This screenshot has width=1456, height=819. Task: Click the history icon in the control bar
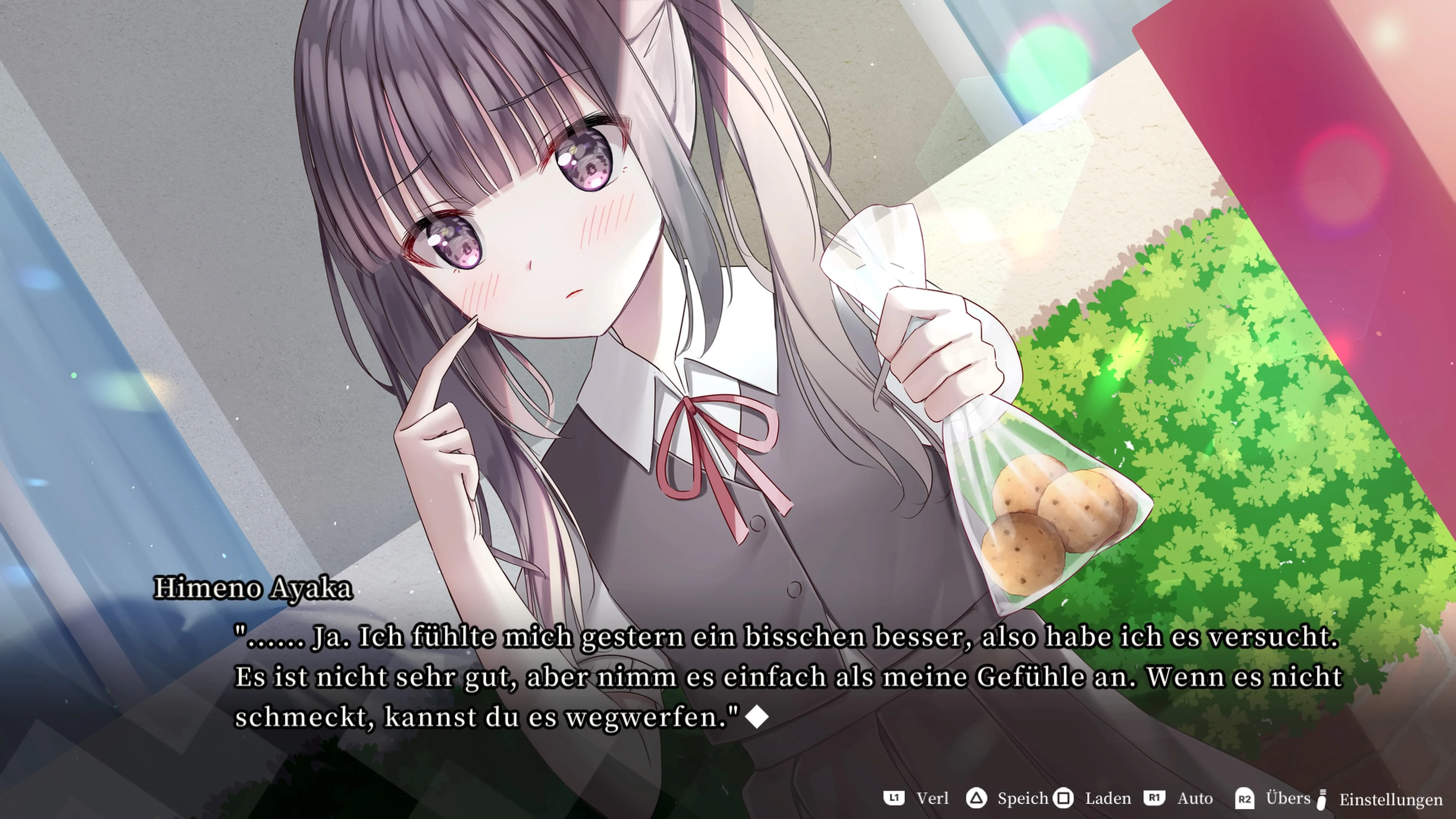pos(894,799)
